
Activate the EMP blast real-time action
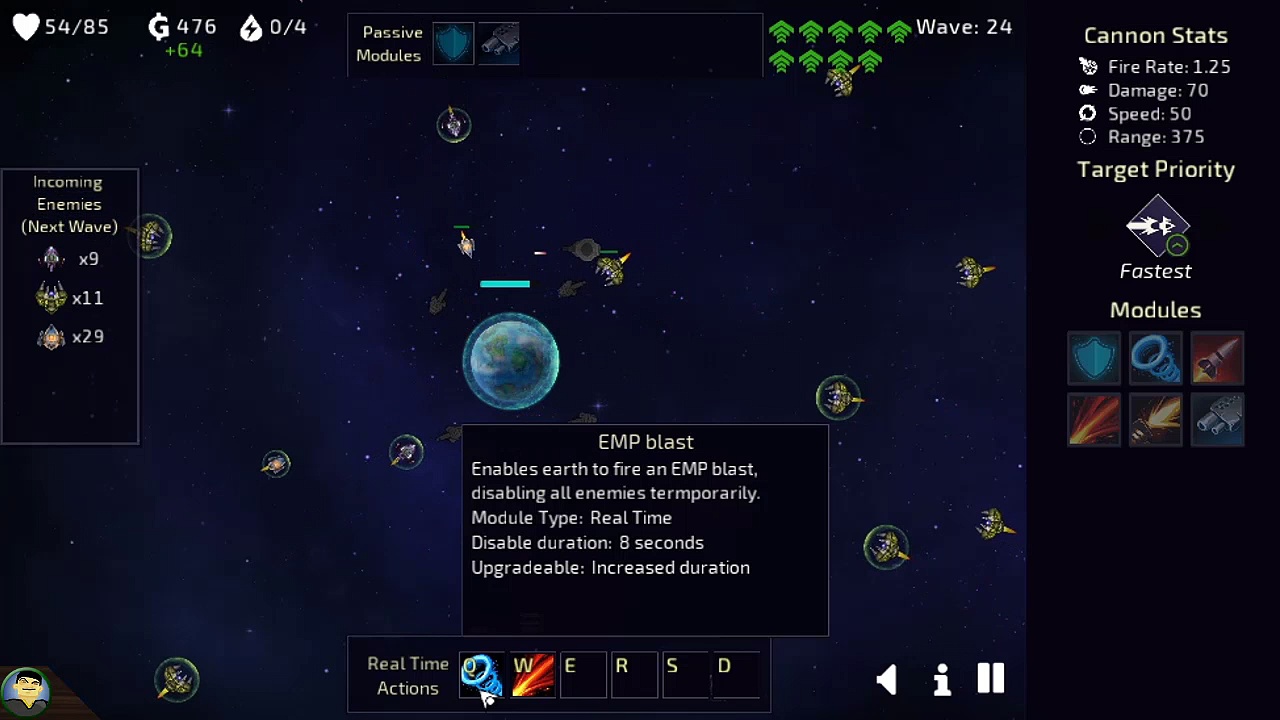[481, 676]
